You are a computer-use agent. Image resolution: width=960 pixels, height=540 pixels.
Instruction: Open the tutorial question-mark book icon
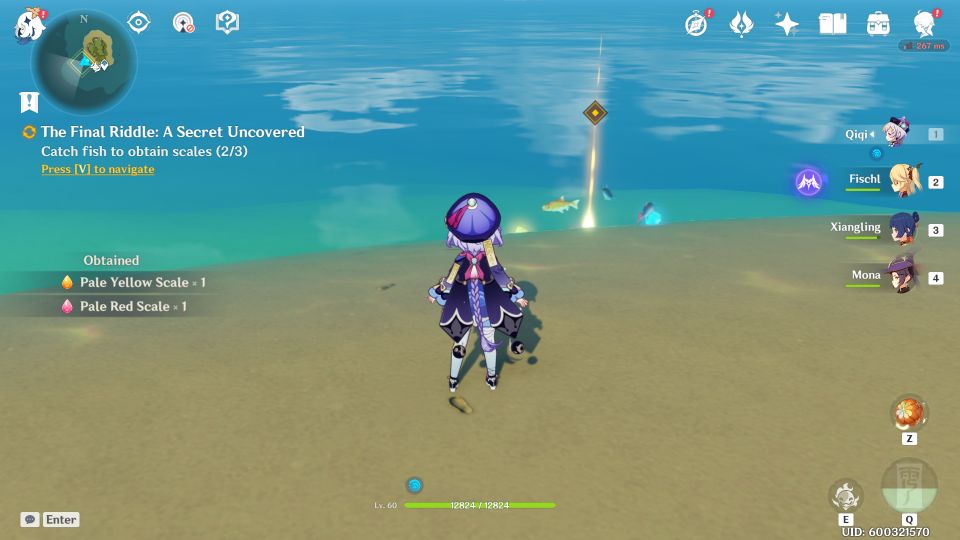tap(227, 23)
